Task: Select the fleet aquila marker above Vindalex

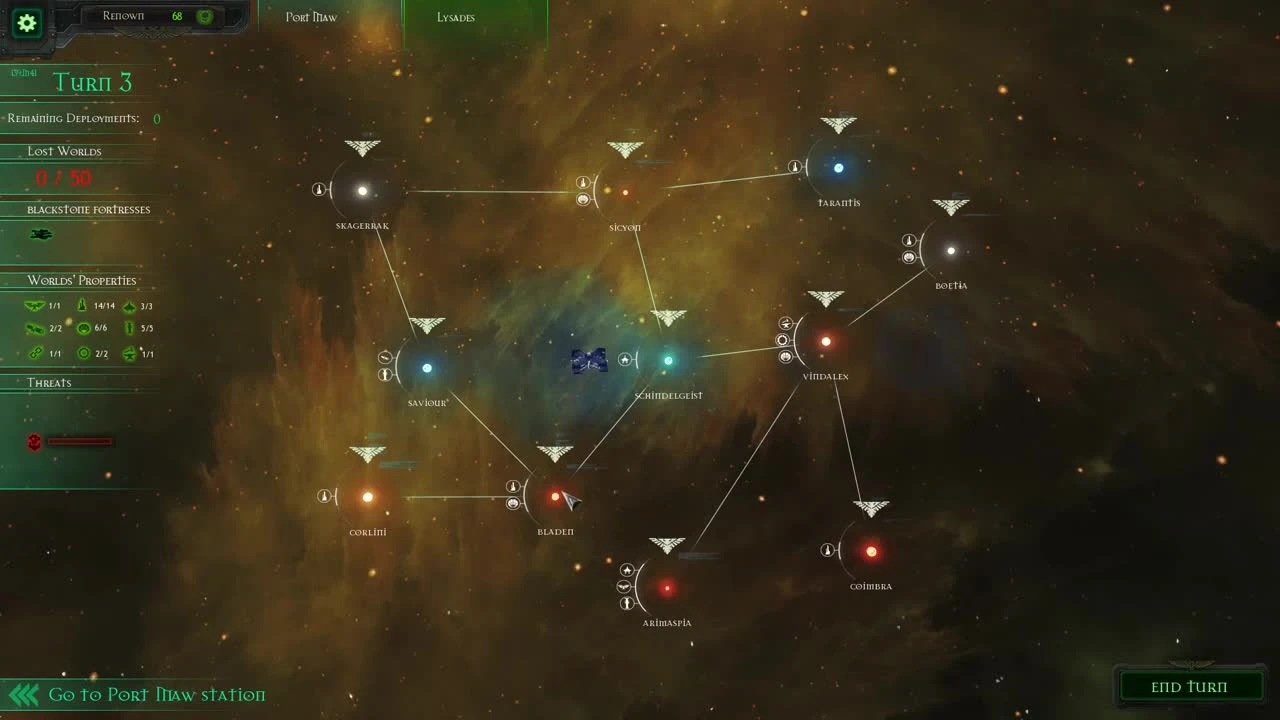Action: click(825, 297)
